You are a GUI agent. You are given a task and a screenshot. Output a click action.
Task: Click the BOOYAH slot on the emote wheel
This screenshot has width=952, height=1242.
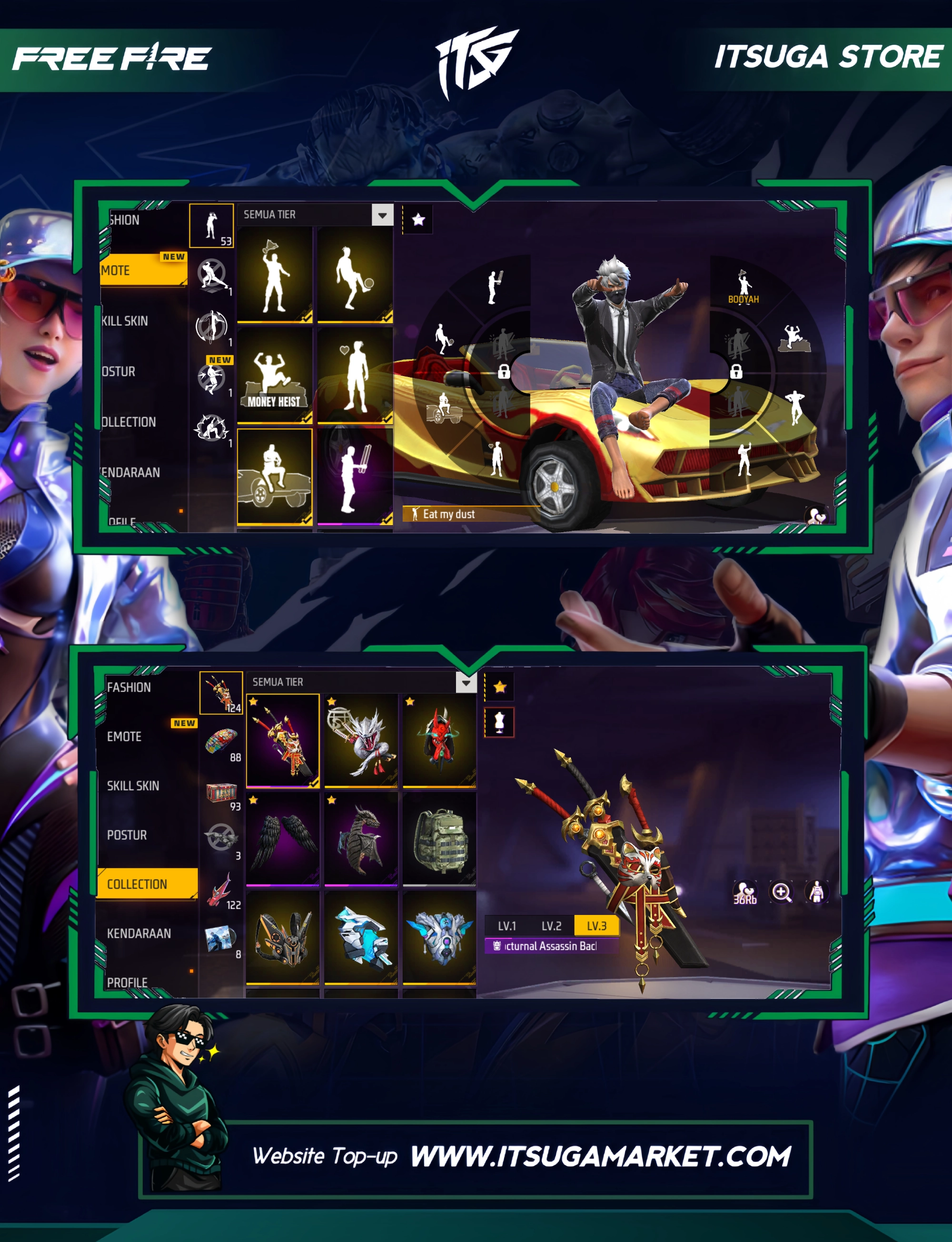(744, 288)
